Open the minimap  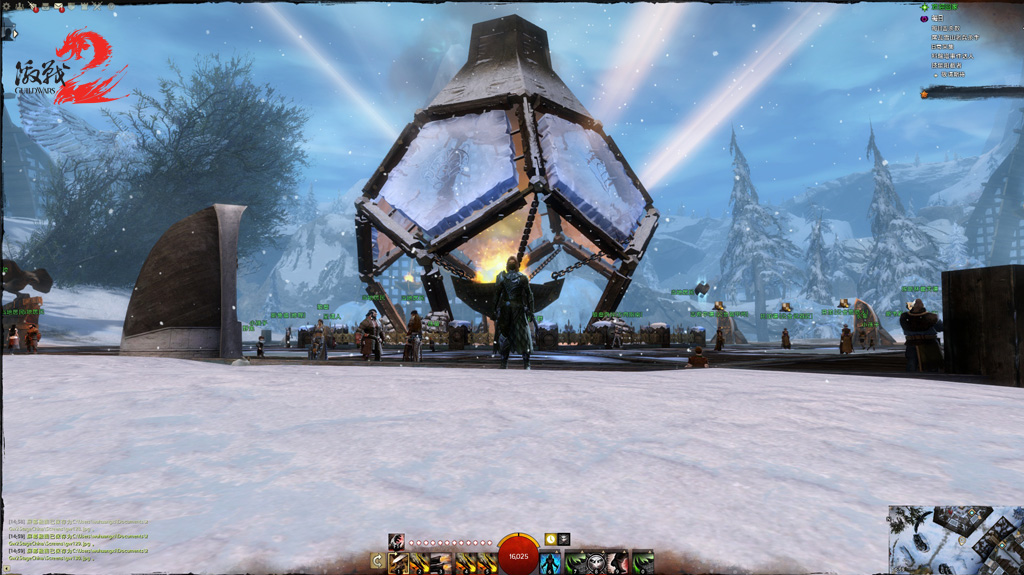coord(956,541)
